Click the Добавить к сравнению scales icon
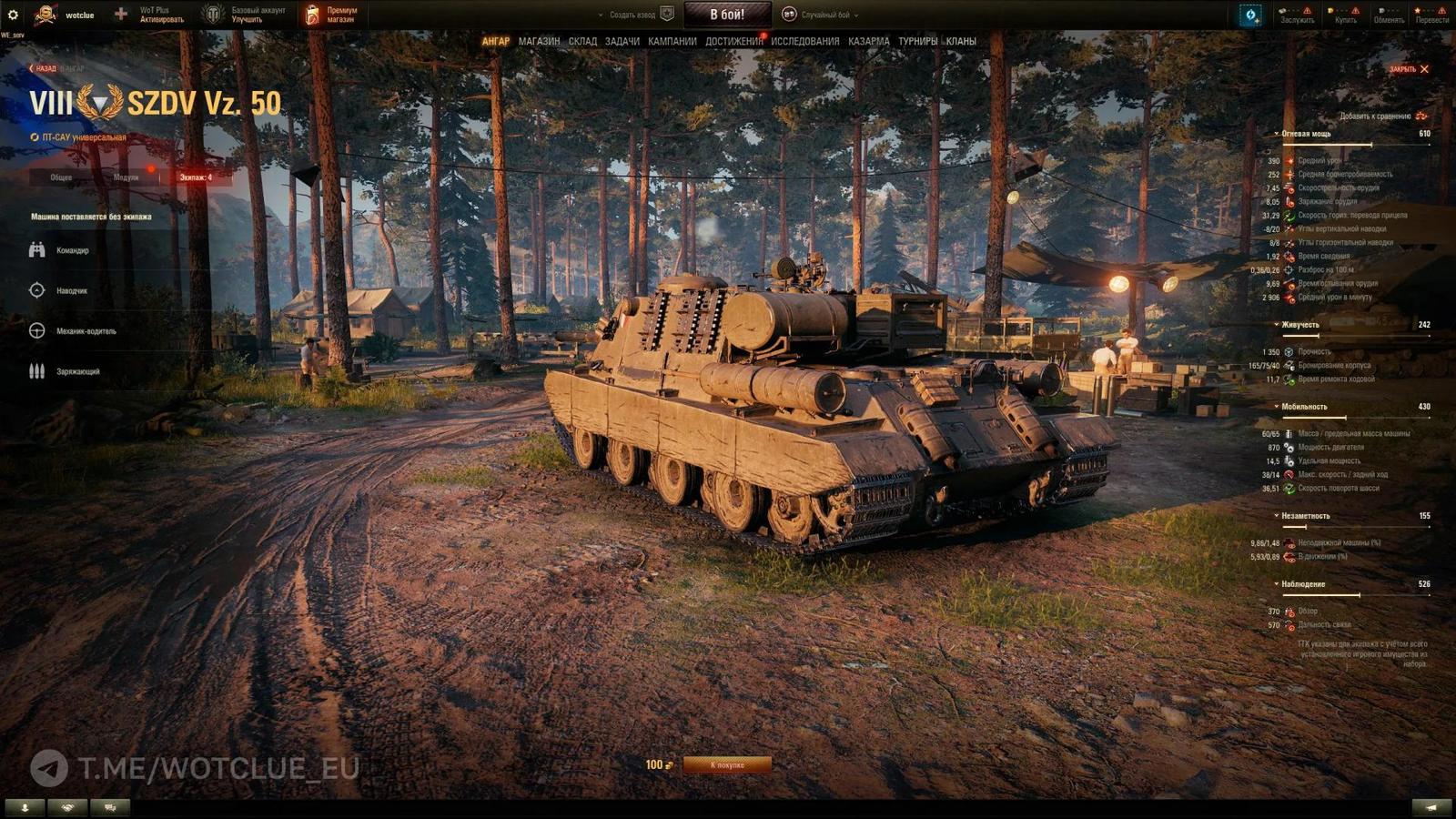This screenshot has height=819, width=1456. 1420,117
